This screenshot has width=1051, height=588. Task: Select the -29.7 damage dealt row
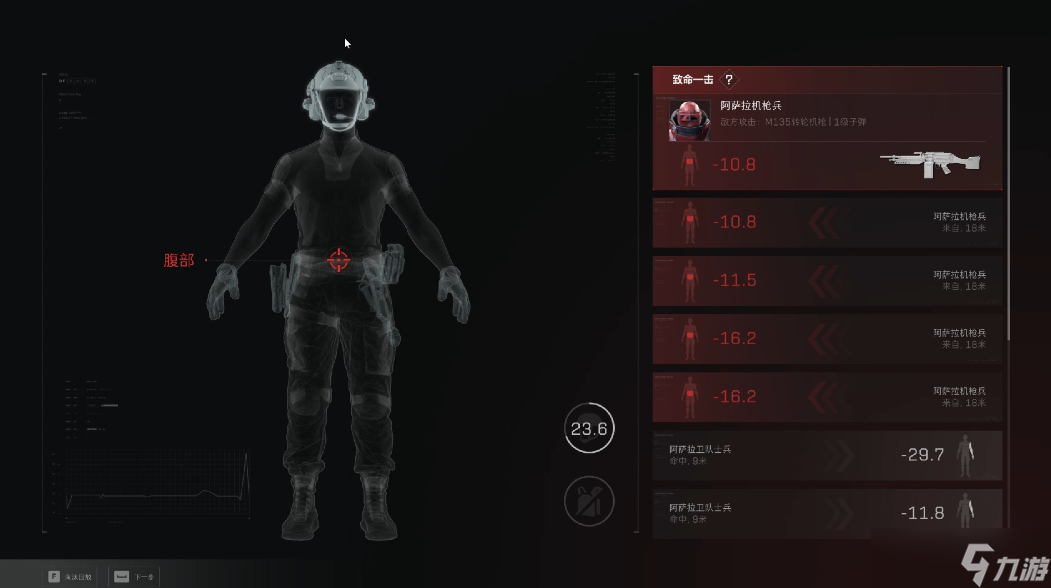[x=827, y=455]
